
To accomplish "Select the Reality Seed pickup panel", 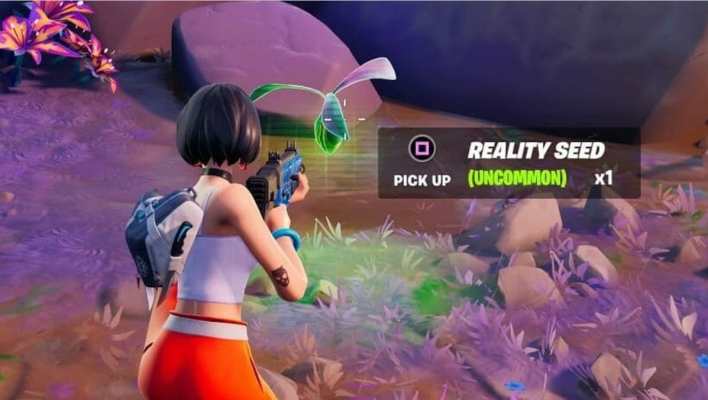I will [509, 163].
